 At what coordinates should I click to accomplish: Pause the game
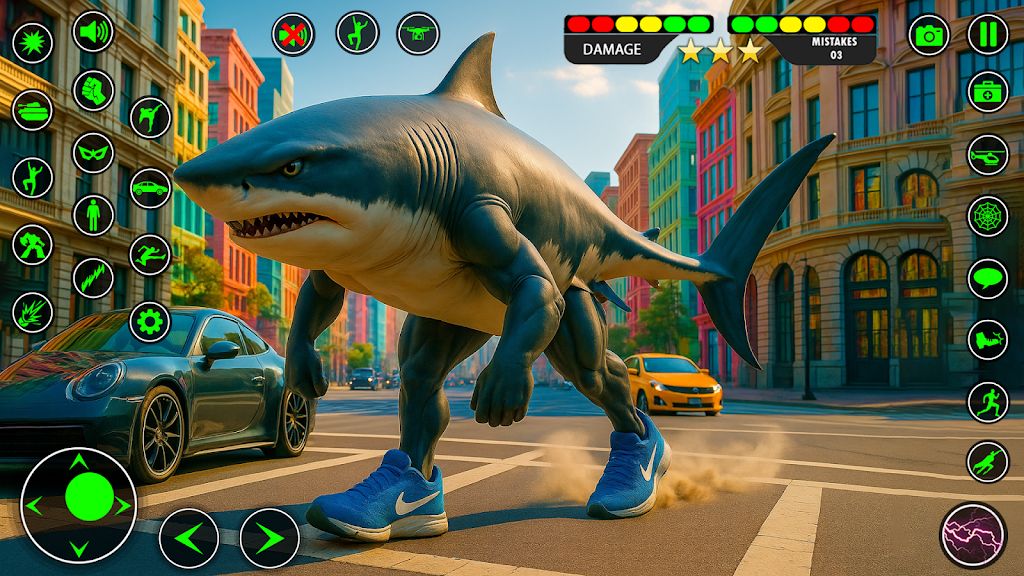click(x=987, y=34)
